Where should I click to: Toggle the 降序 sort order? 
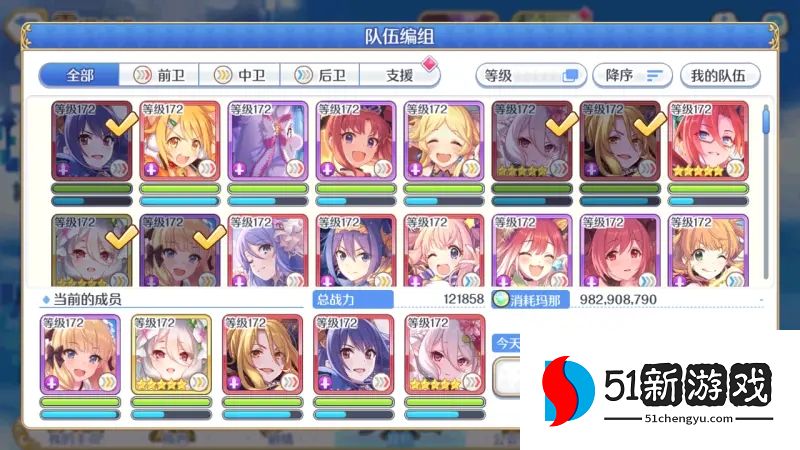634,75
